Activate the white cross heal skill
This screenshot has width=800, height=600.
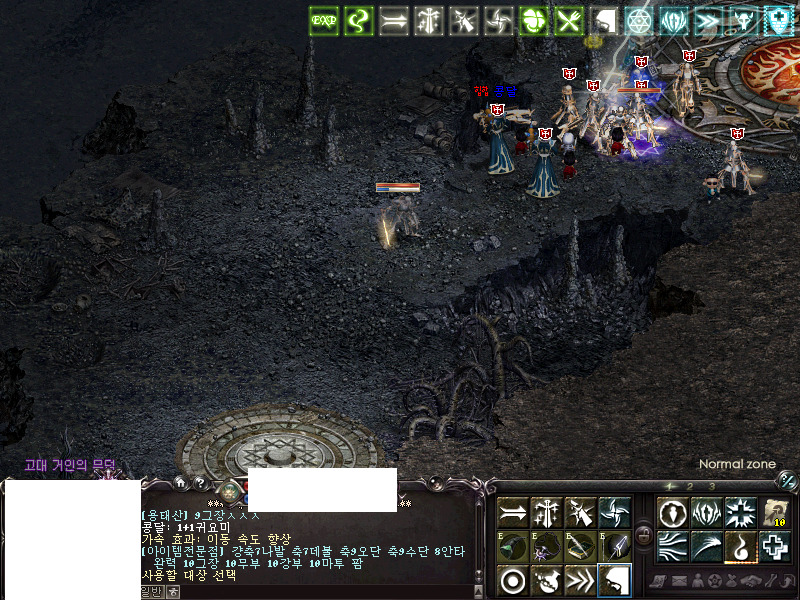tap(775, 546)
